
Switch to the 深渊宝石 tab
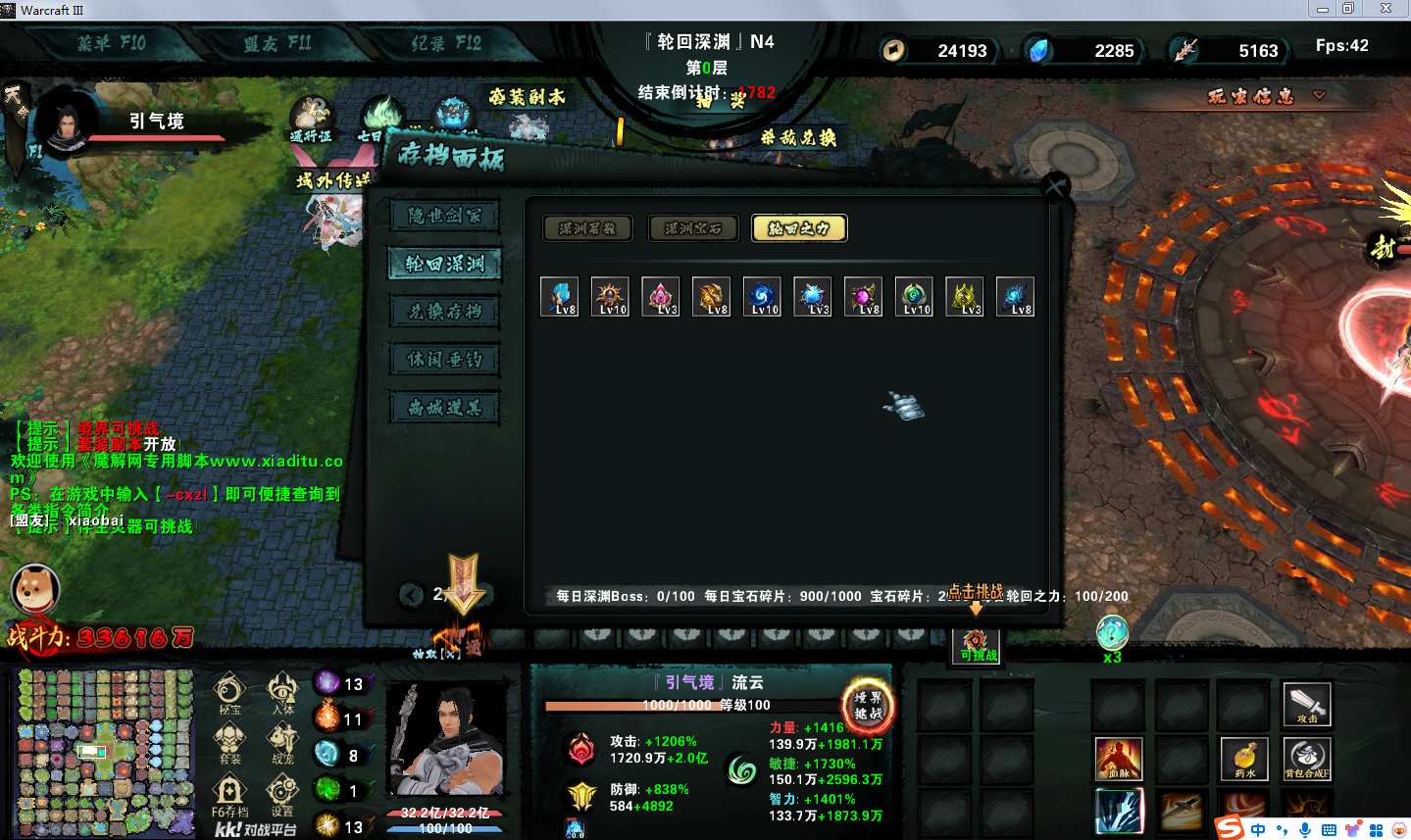click(693, 228)
